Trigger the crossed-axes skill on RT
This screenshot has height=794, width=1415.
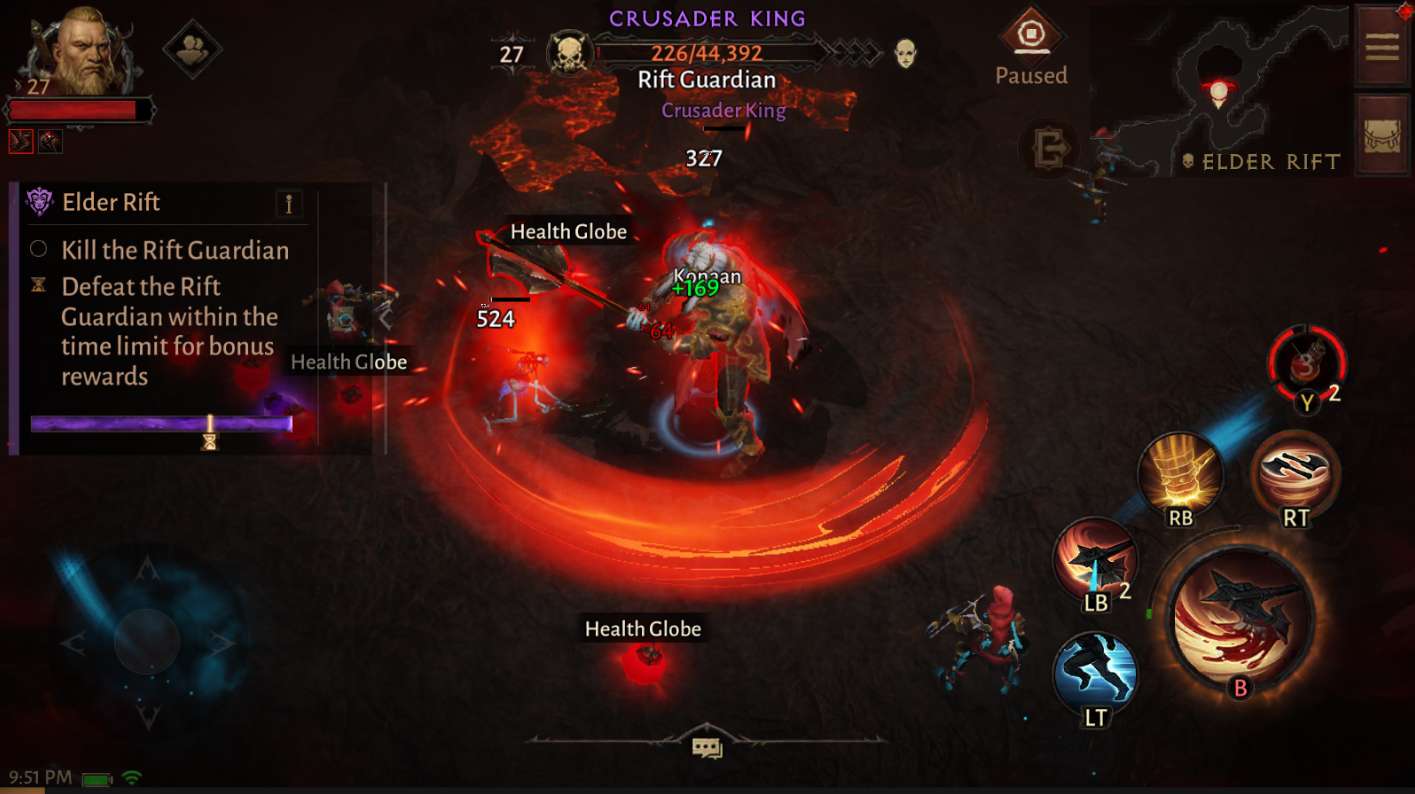click(1295, 477)
